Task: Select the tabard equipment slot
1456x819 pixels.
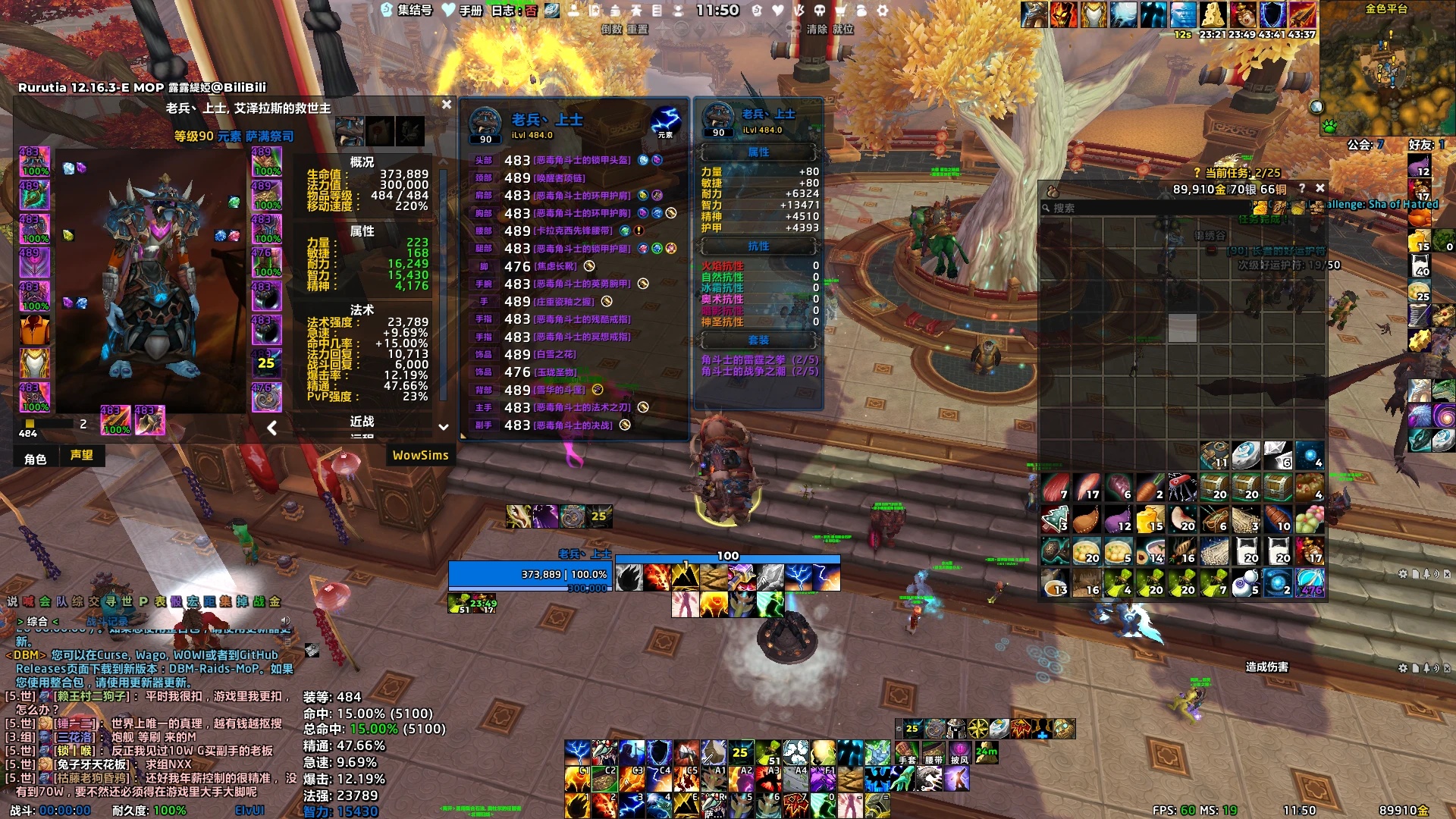Action: point(34,364)
